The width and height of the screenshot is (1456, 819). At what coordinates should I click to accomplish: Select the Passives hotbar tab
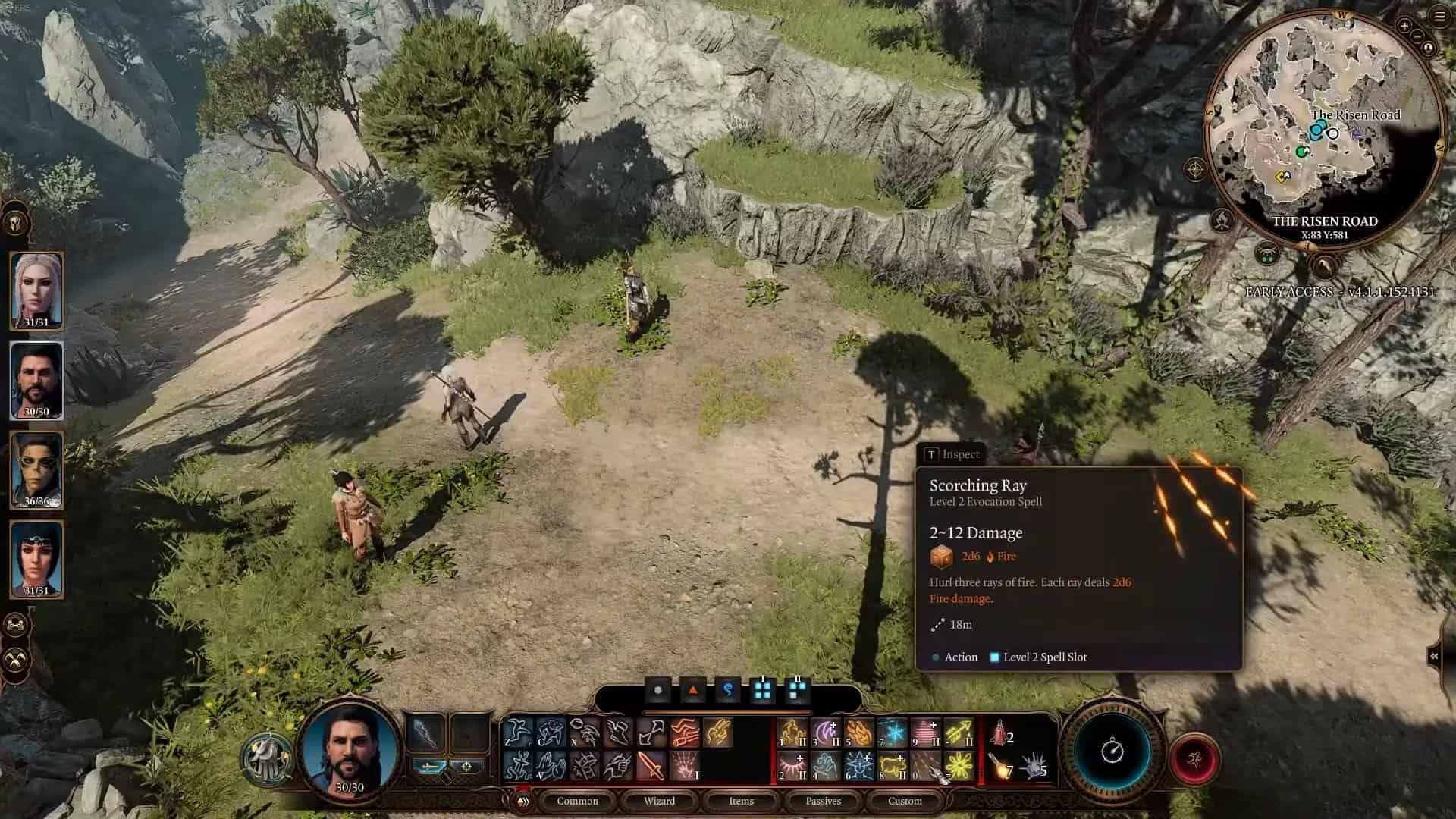(823, 801)
